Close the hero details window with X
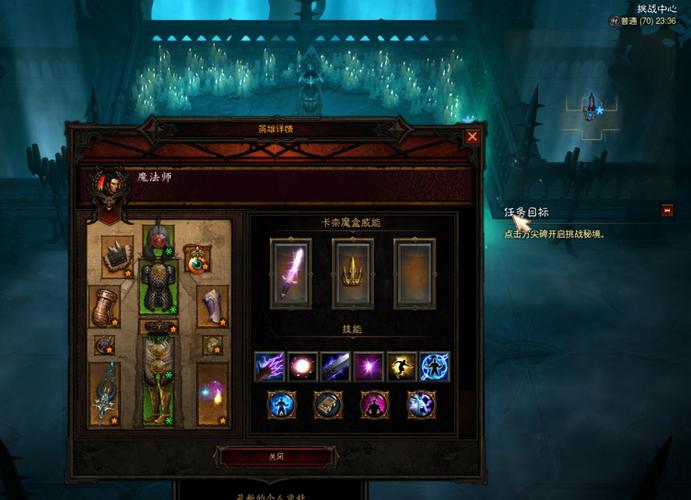 (472, 136)
